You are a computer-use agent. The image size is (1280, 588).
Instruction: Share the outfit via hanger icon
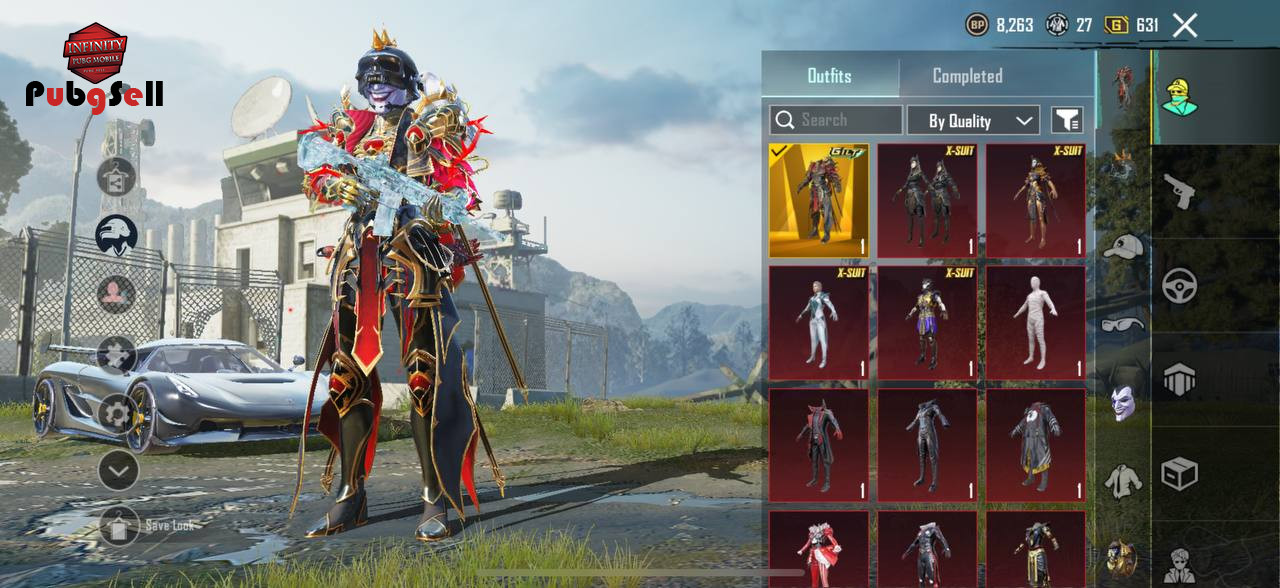116,177
